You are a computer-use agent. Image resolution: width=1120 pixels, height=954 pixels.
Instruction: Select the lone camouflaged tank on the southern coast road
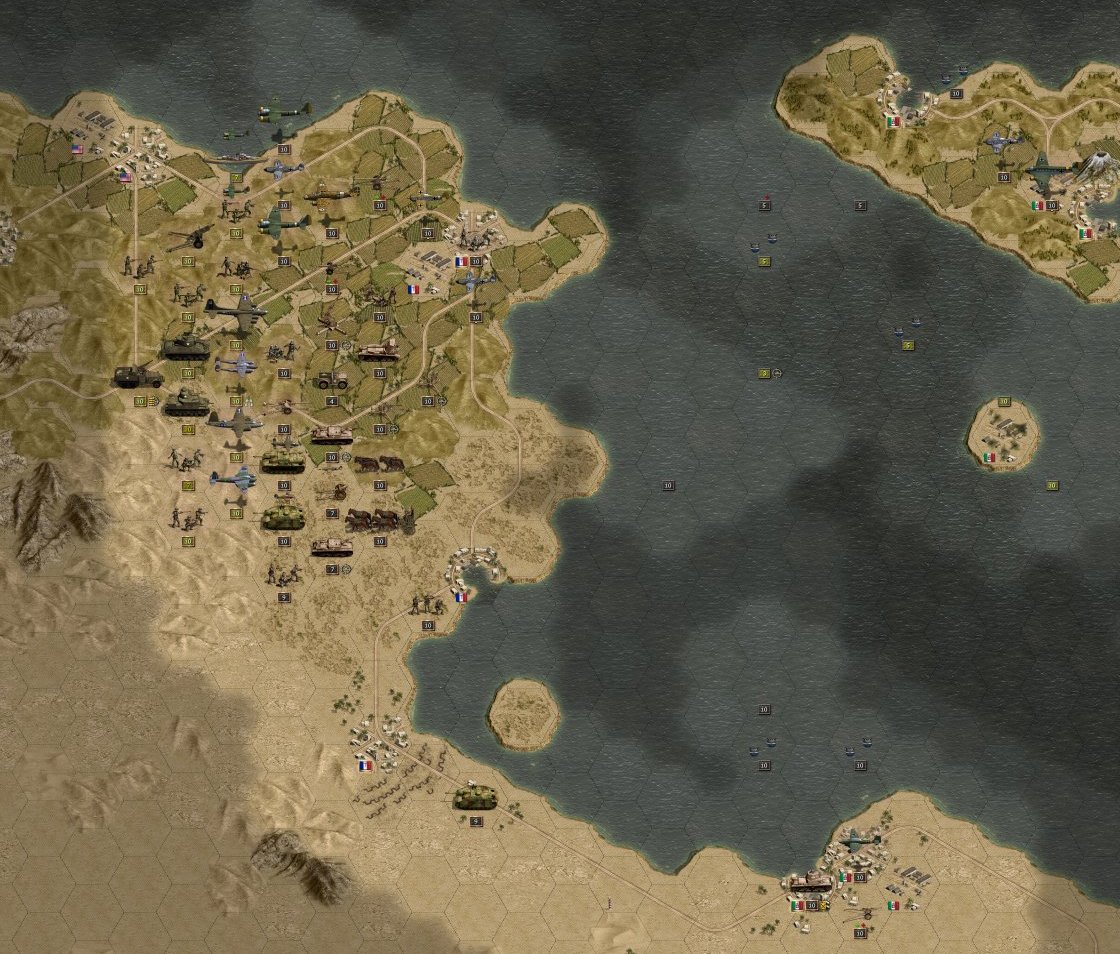[475, 797]
